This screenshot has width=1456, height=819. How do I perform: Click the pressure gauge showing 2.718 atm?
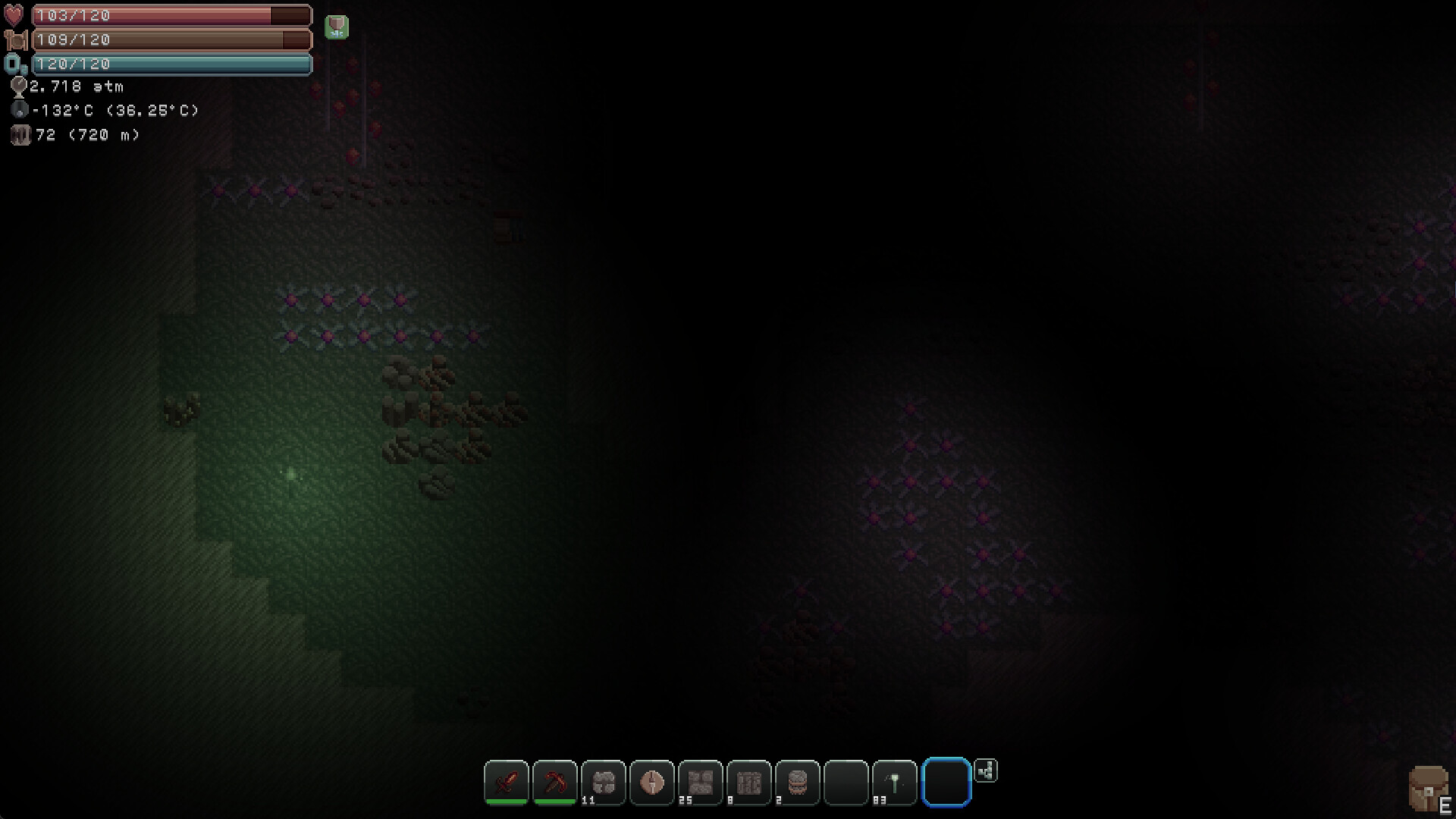(20, 86)
